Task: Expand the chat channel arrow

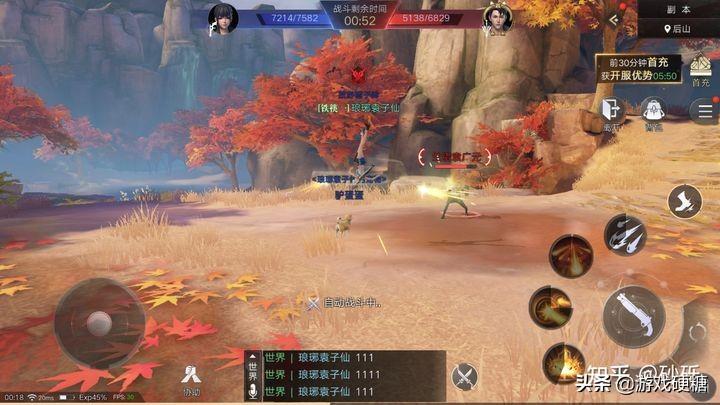Action: [252, 355]
